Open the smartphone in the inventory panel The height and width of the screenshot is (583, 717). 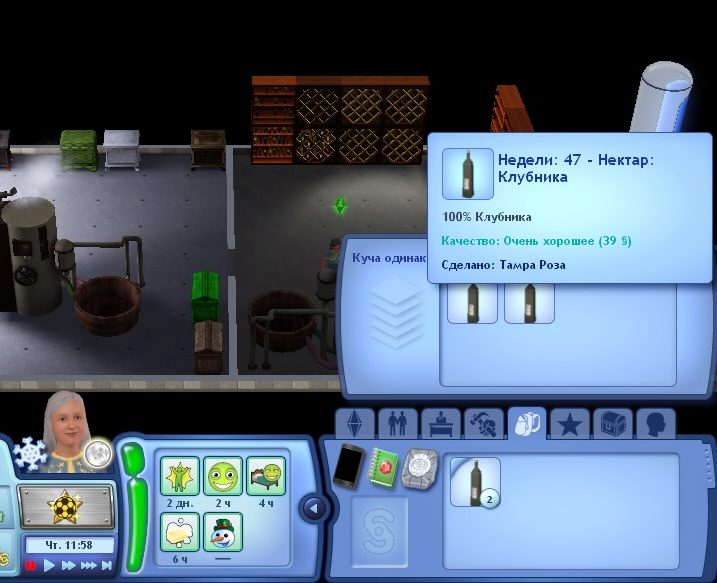click(x=348, y=466)
